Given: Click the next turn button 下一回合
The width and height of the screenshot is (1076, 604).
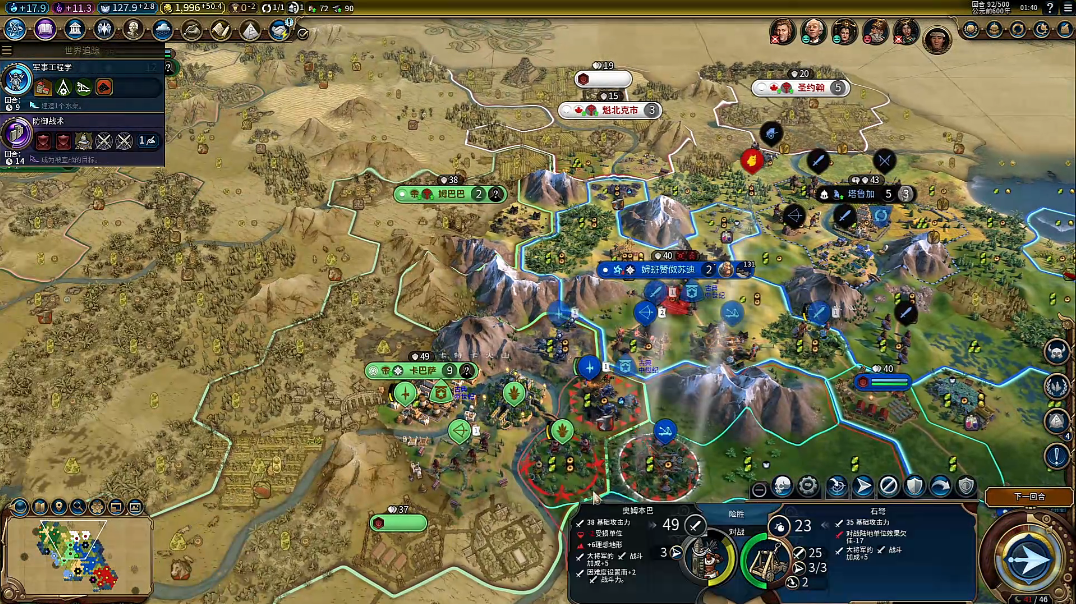Looking at the screenshot, I should [1029, 496].
